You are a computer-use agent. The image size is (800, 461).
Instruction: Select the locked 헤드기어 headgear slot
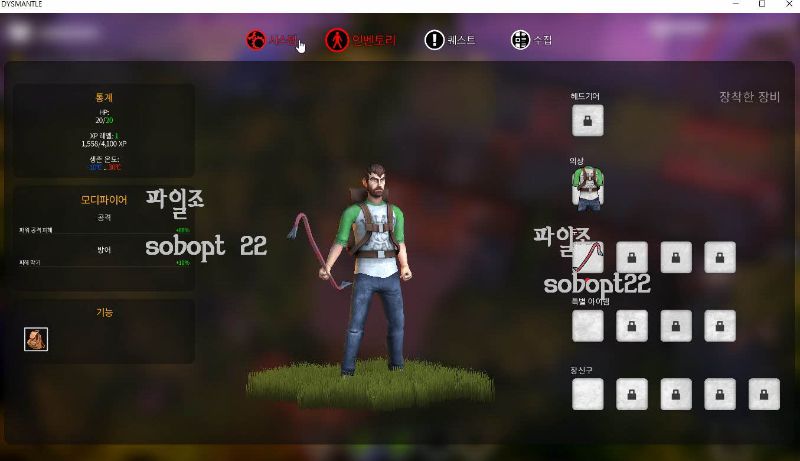(x=587, y=120)
